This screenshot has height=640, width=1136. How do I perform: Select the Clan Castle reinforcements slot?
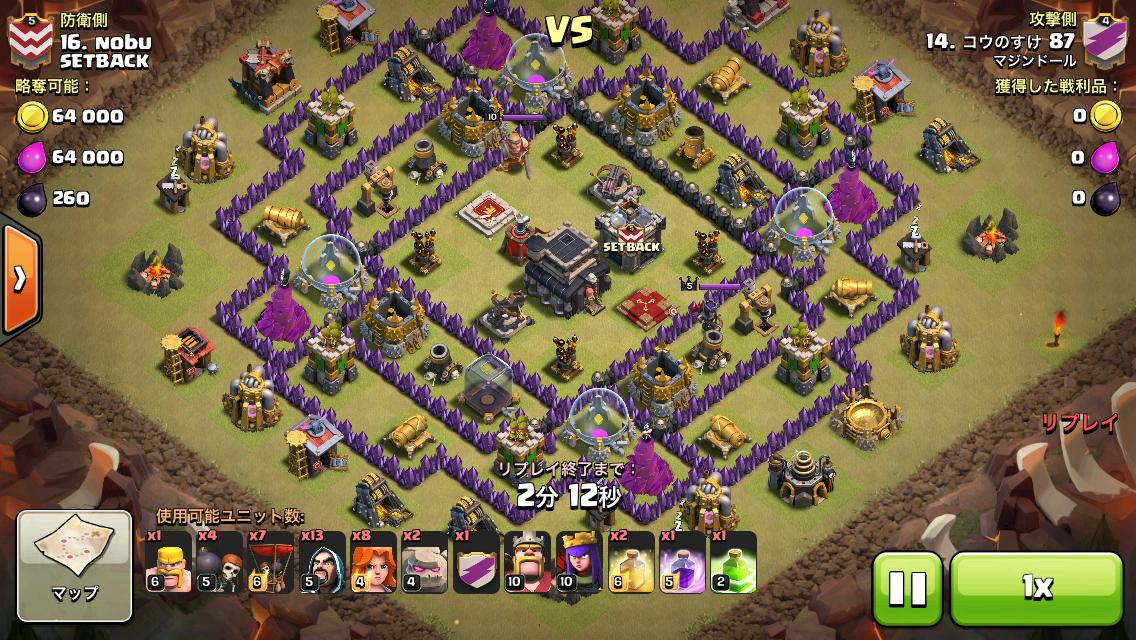coord(476,561)
